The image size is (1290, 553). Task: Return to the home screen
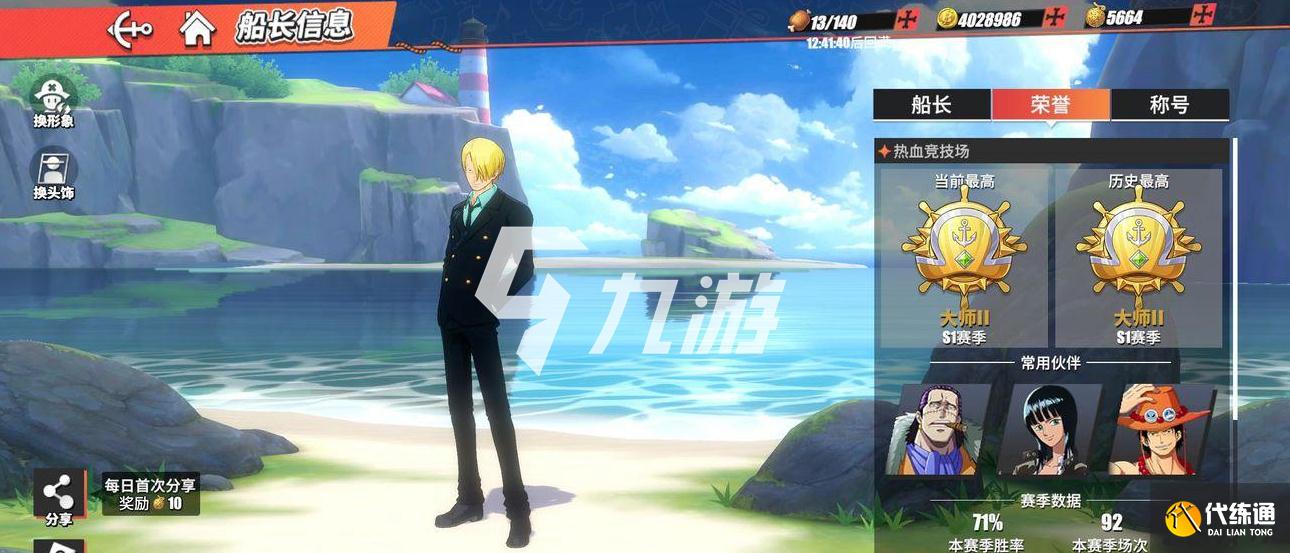[197, 28]
